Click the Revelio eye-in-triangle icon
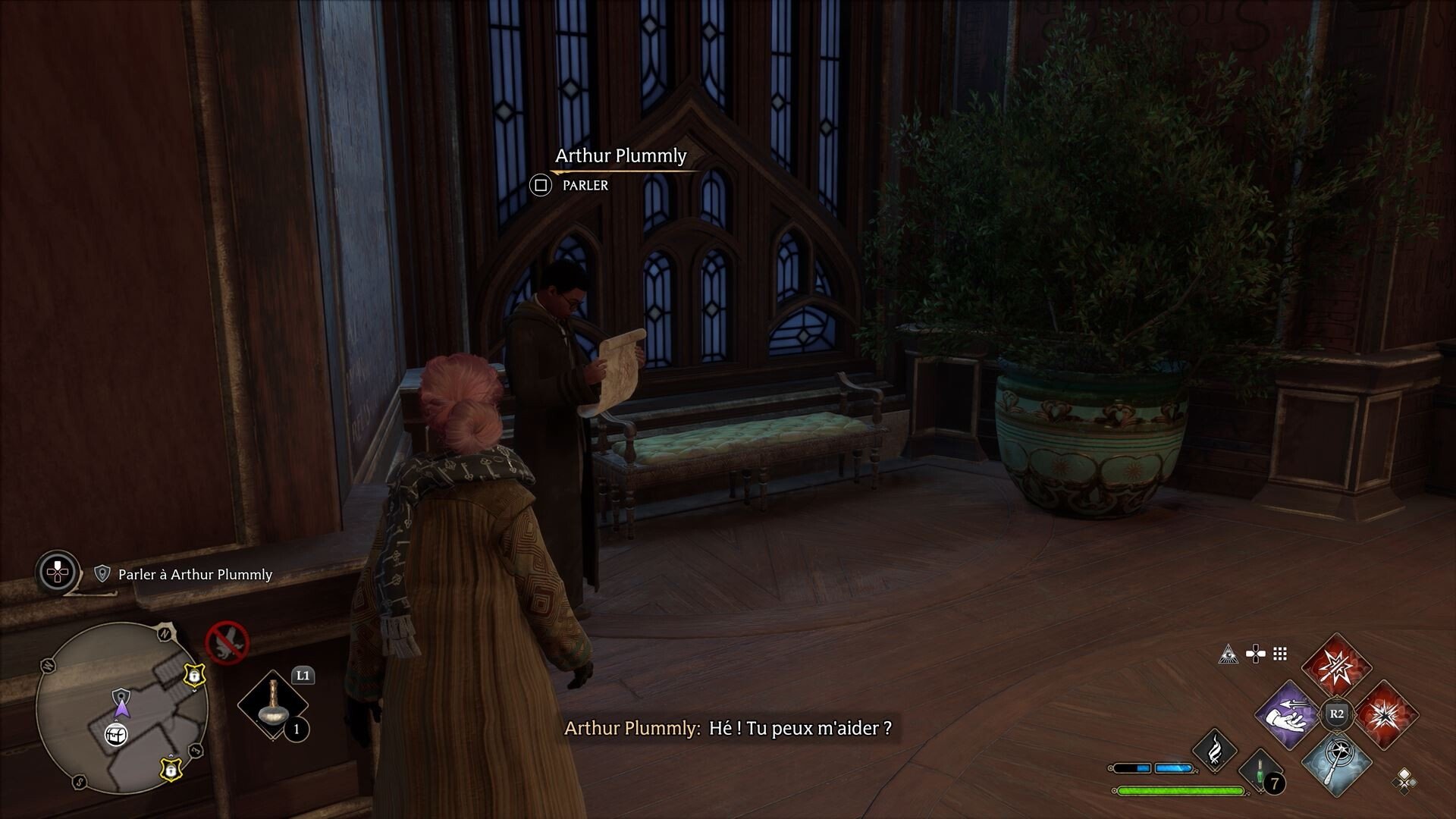This screenshot has width=1456, height=819. pyautogui.click(x=1228, y=654)
